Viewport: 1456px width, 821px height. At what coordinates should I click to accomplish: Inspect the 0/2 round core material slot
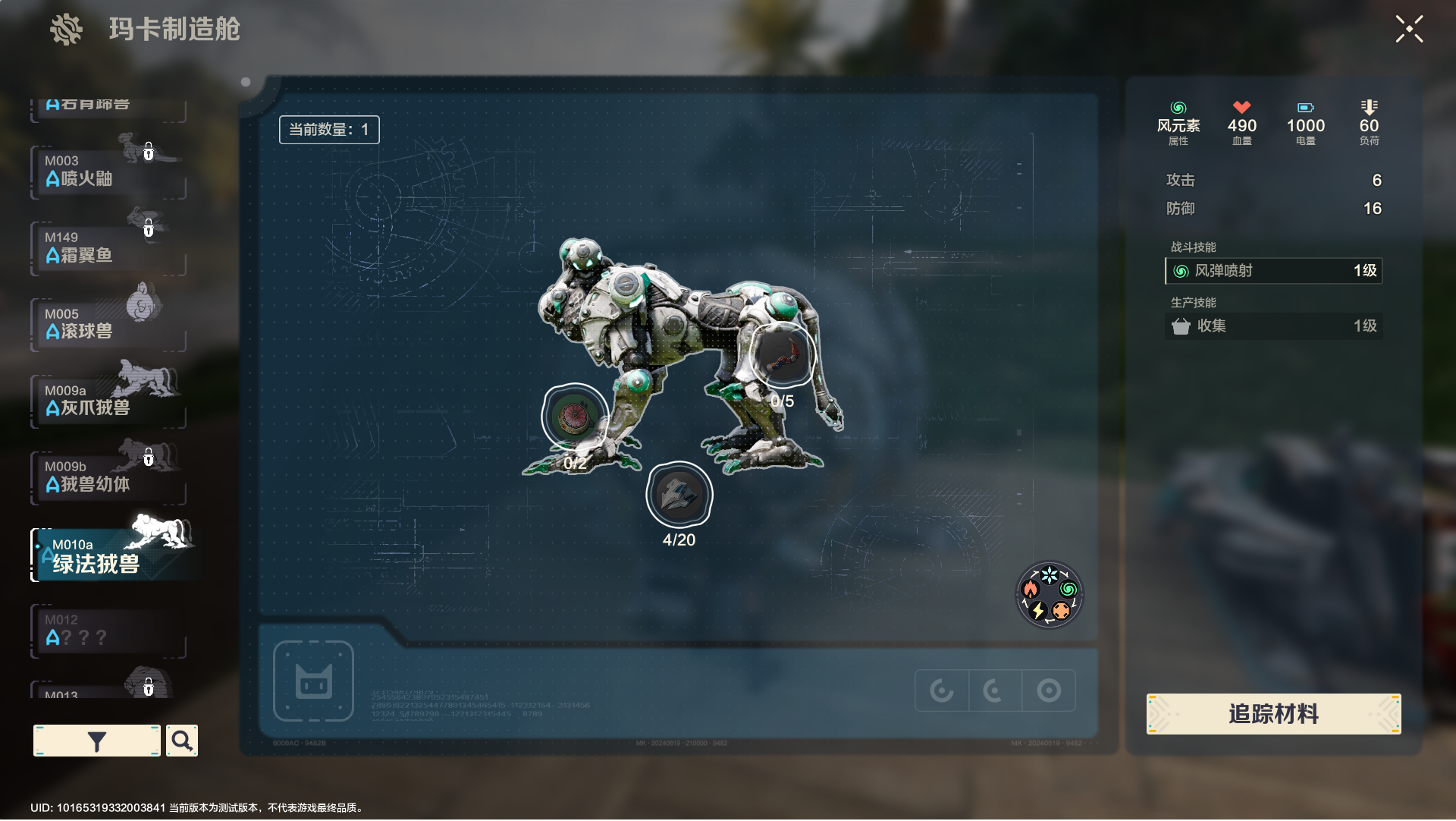coord(576,417)
